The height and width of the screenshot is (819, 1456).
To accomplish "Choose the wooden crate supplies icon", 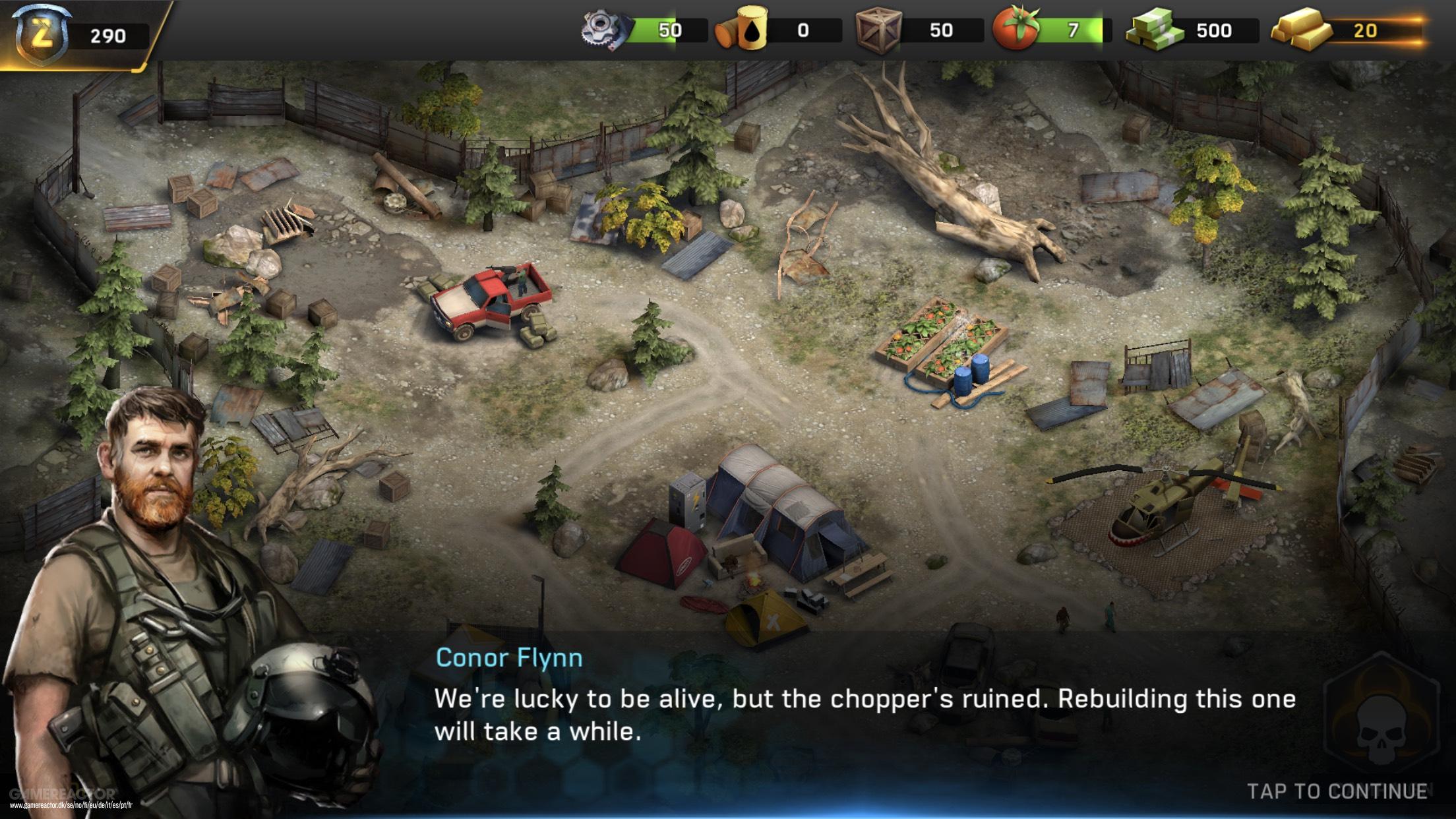I will (x=878, y=30).
